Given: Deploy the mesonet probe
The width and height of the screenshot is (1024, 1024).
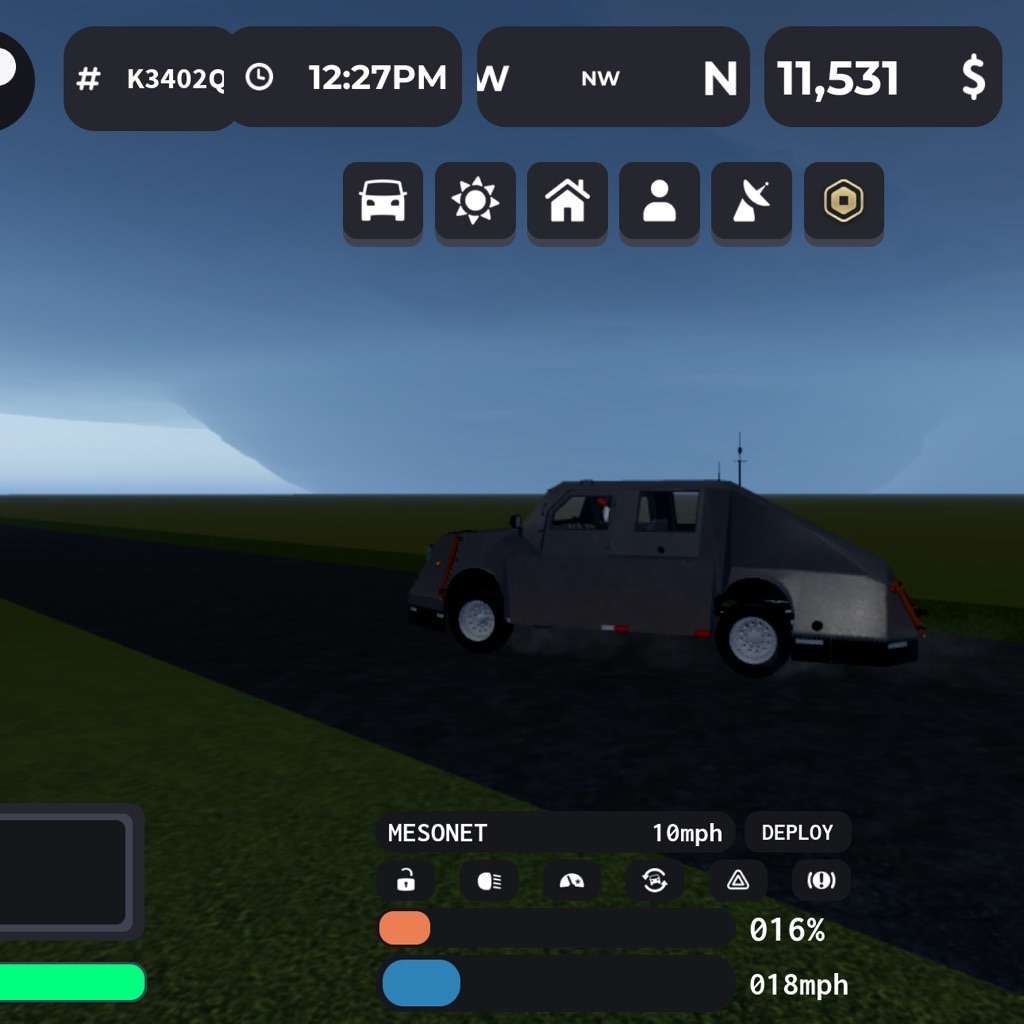Looking at the screenshot, I should [797, 833].
